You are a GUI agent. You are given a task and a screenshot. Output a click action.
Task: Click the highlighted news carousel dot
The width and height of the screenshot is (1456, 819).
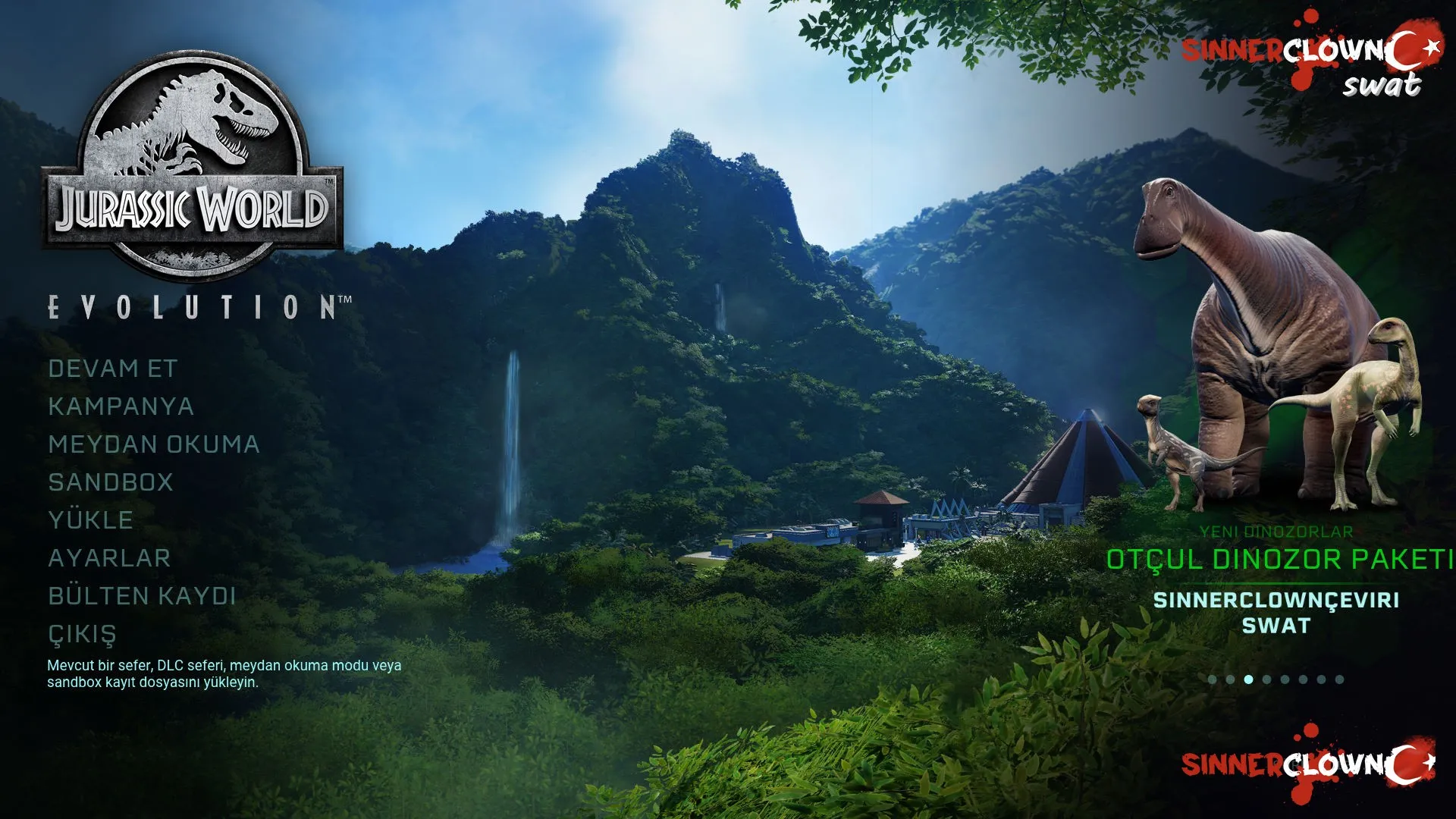pyautogui.click(x=1248, y=679)
